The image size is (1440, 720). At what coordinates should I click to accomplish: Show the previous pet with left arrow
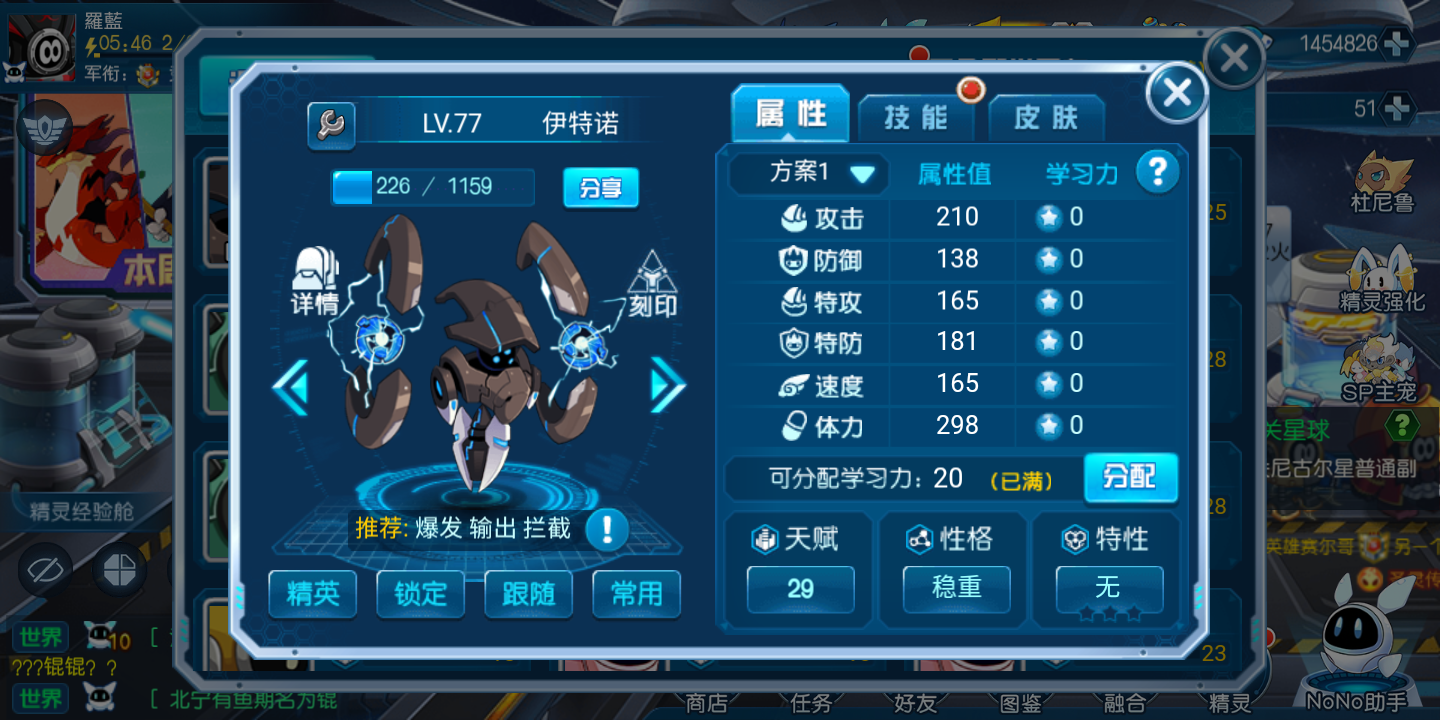tap(290, 387)
